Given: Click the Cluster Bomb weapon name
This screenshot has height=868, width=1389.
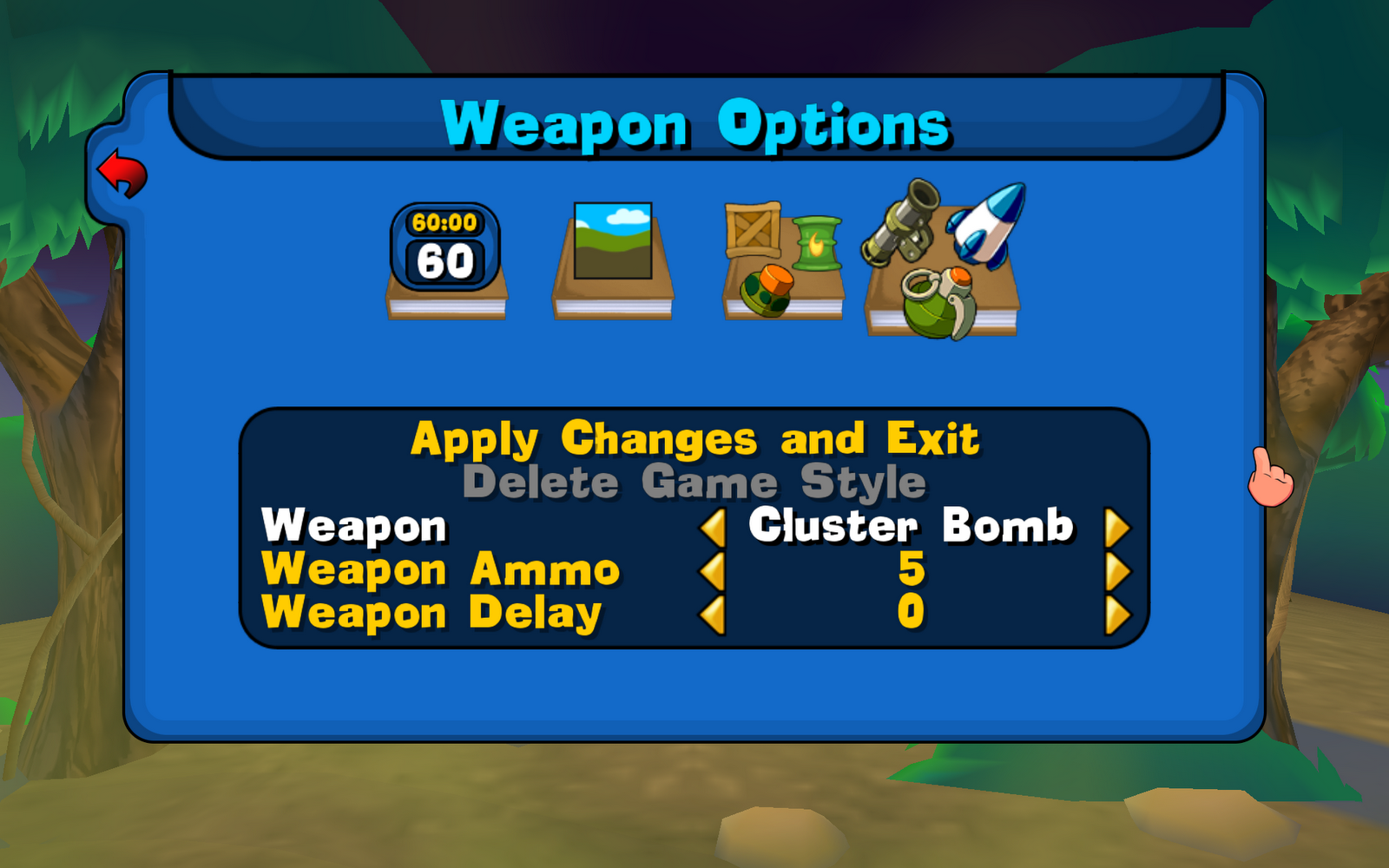Looking at the screenshot, I should 914,527.
